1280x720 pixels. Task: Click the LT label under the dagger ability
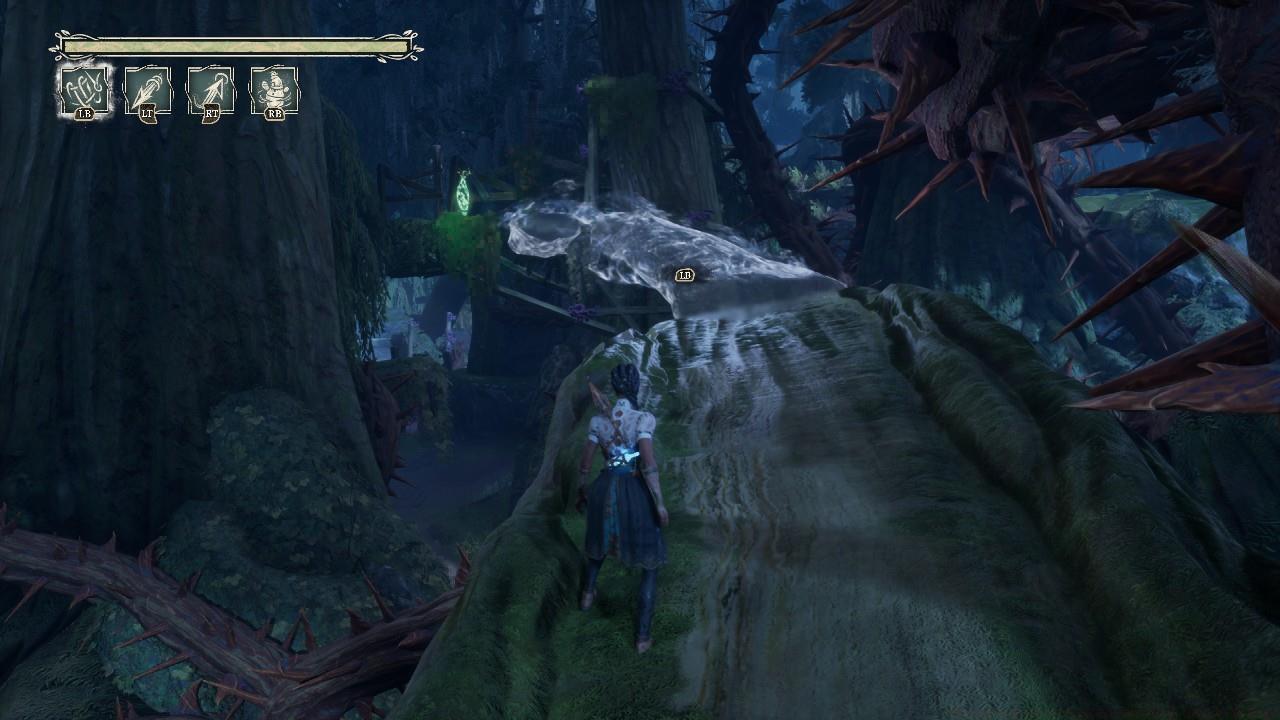tap(147, 115)
